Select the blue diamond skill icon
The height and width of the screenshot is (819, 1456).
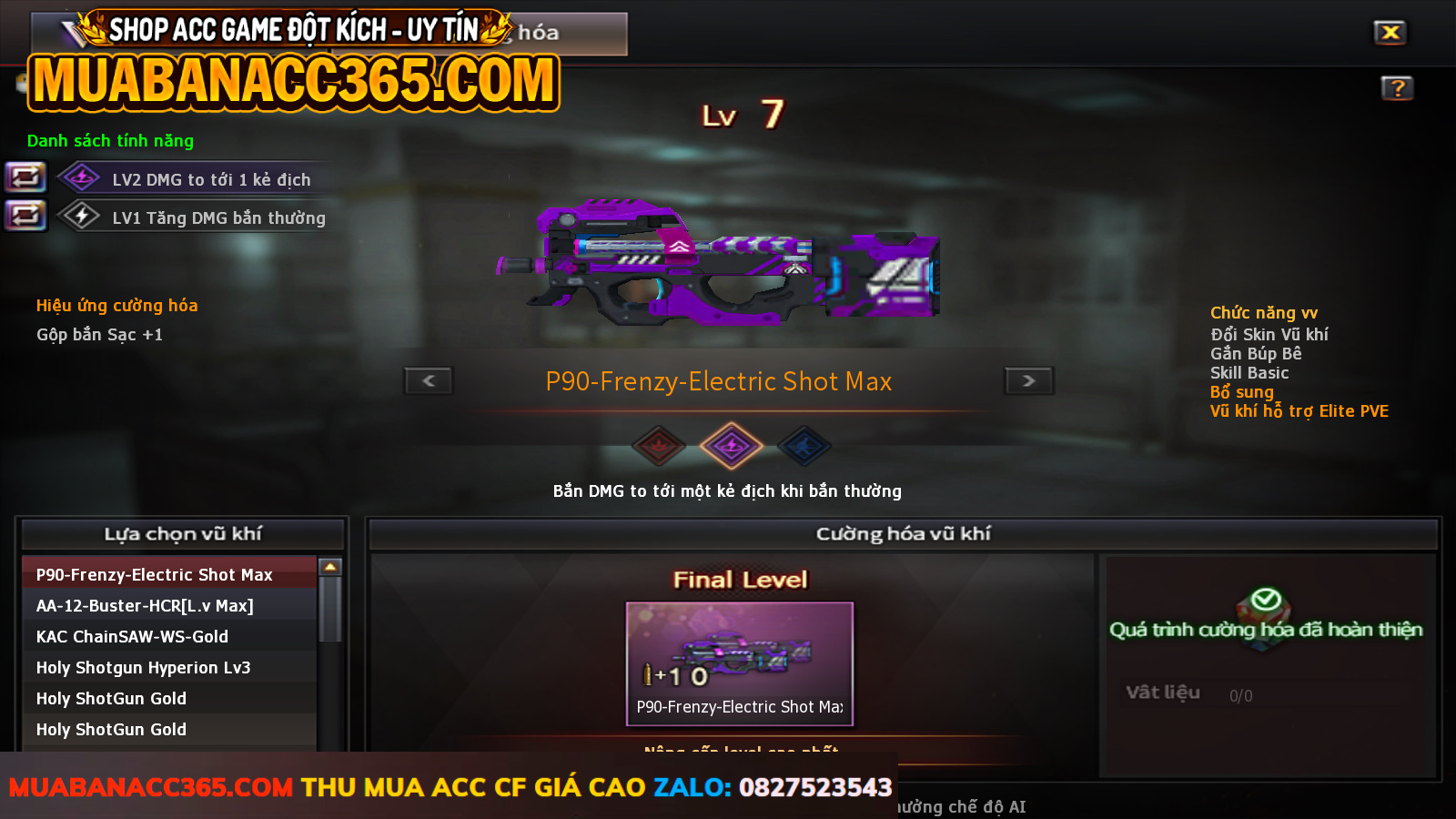pos(804,446)
